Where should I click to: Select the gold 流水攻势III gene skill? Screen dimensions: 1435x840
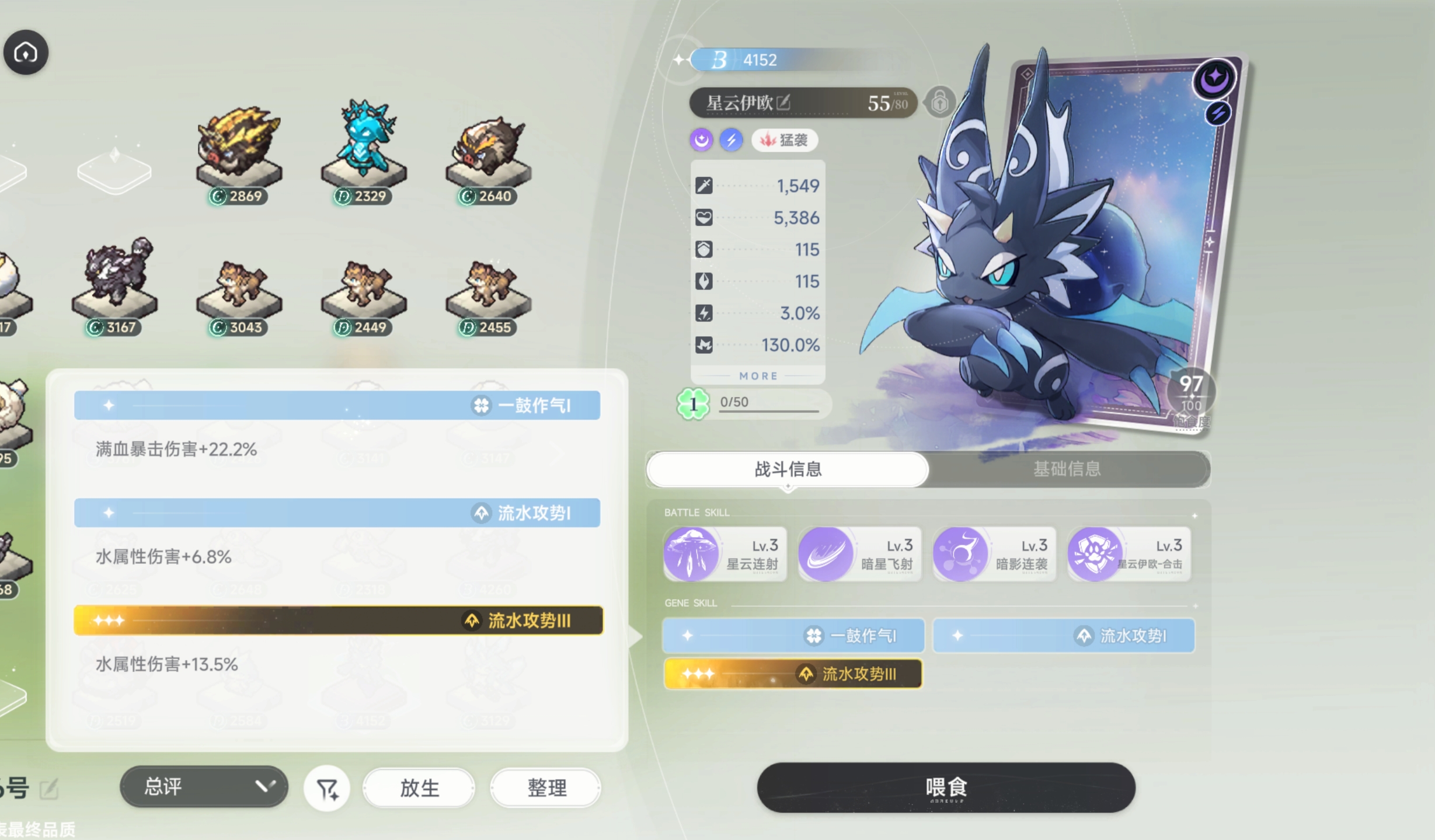pos(793,674)
